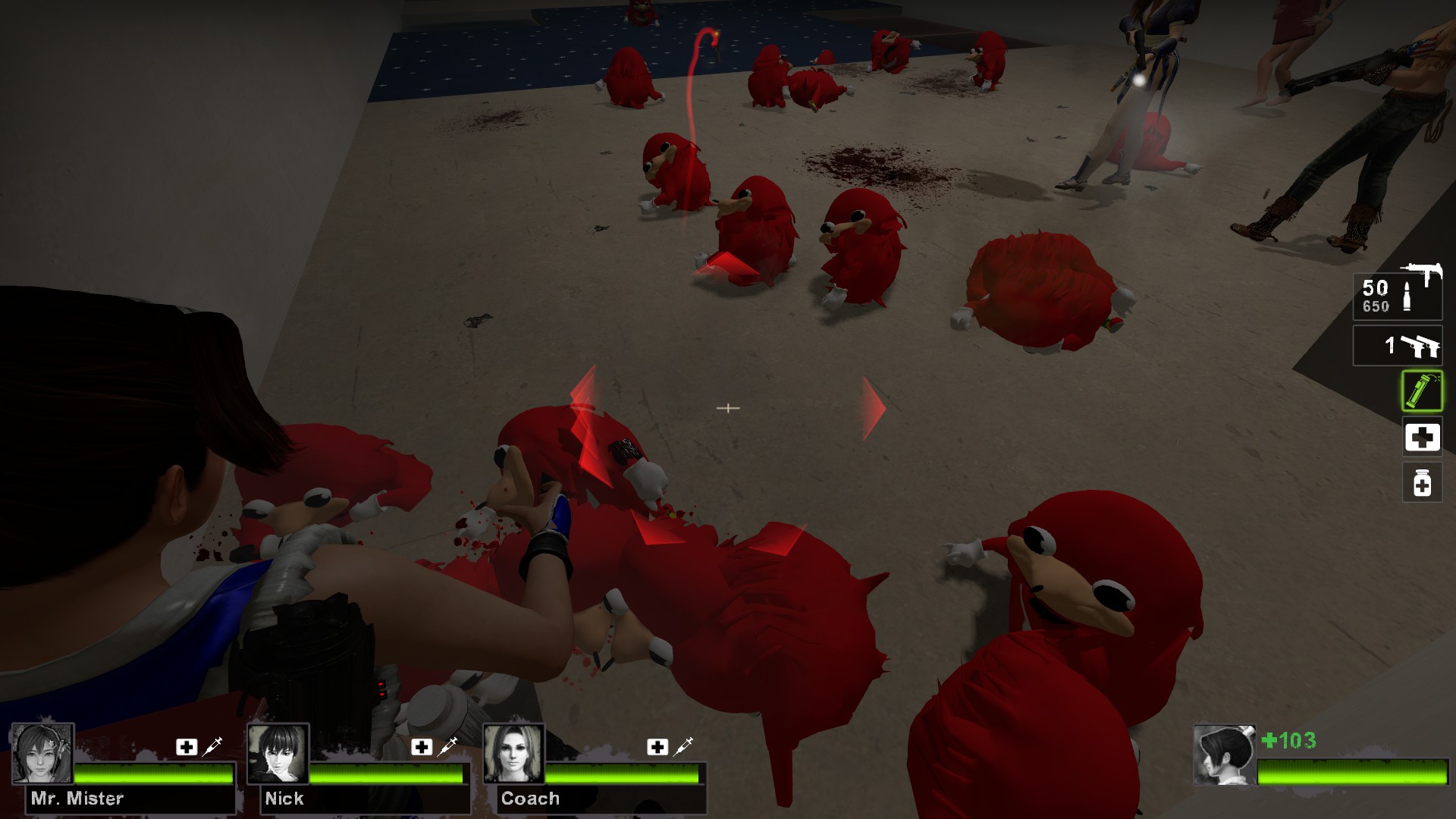Select the first aid kit slot
Viewport: 1456px width, 819px height.
1422,438
